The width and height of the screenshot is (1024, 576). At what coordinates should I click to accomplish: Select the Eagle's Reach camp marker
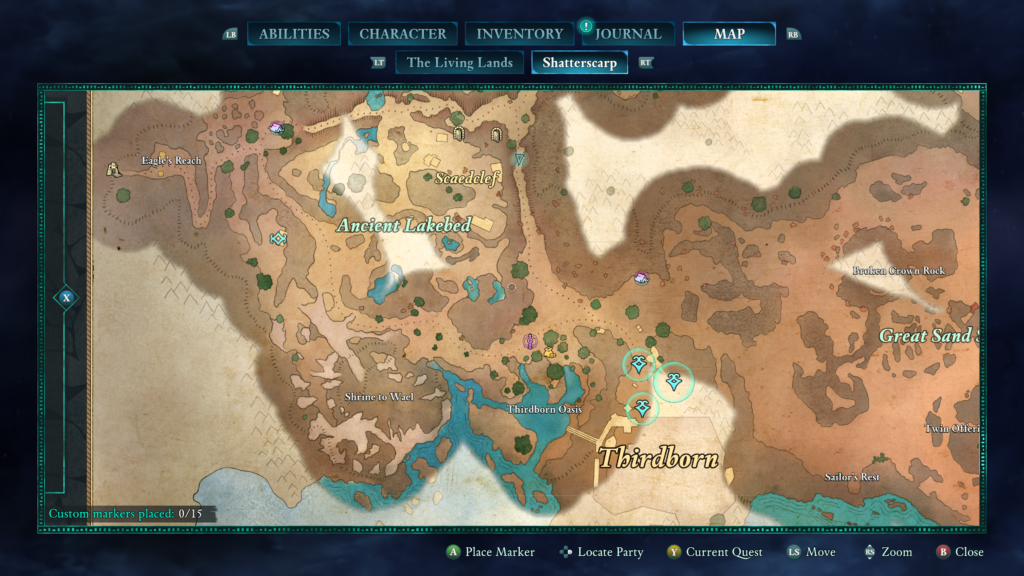pyautogui.click(x=114, y=170)
